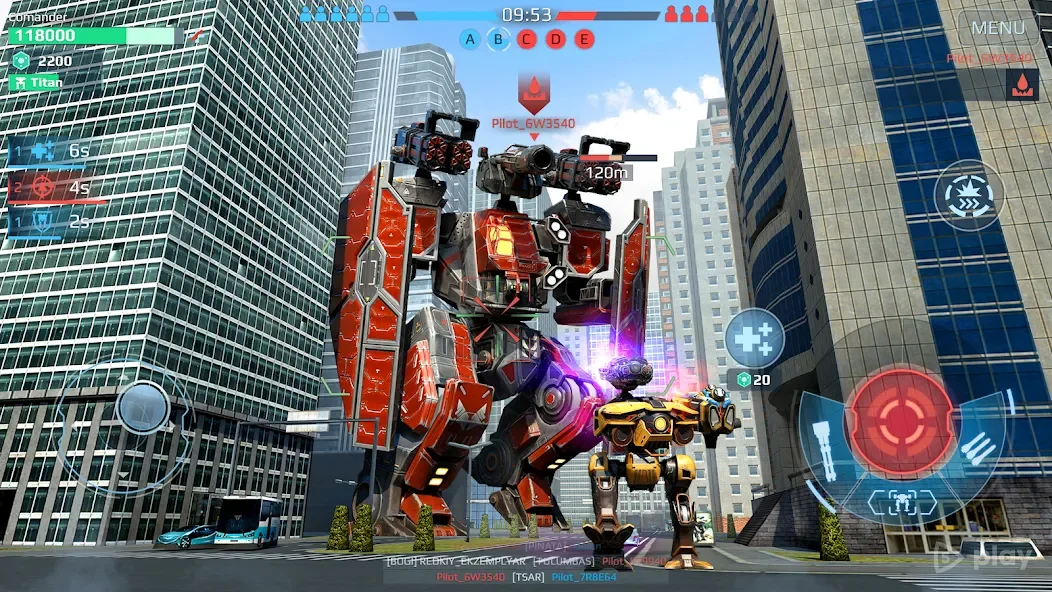The image size is (1052, 592).
Task: Select beacon A indicator
Action: [470, 39]
